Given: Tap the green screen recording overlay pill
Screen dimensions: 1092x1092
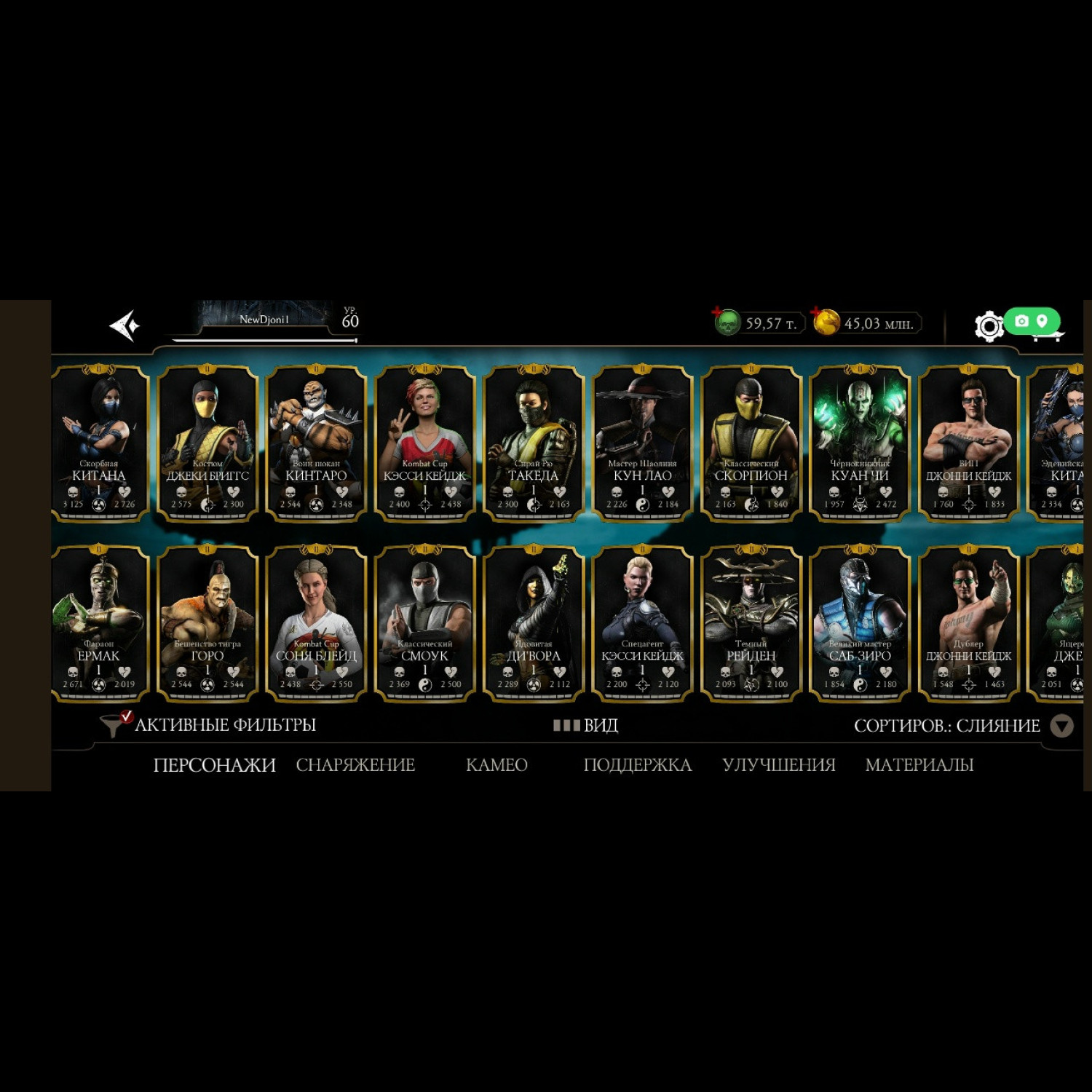Looking at the screenshot, I should tap(1032, 321).
